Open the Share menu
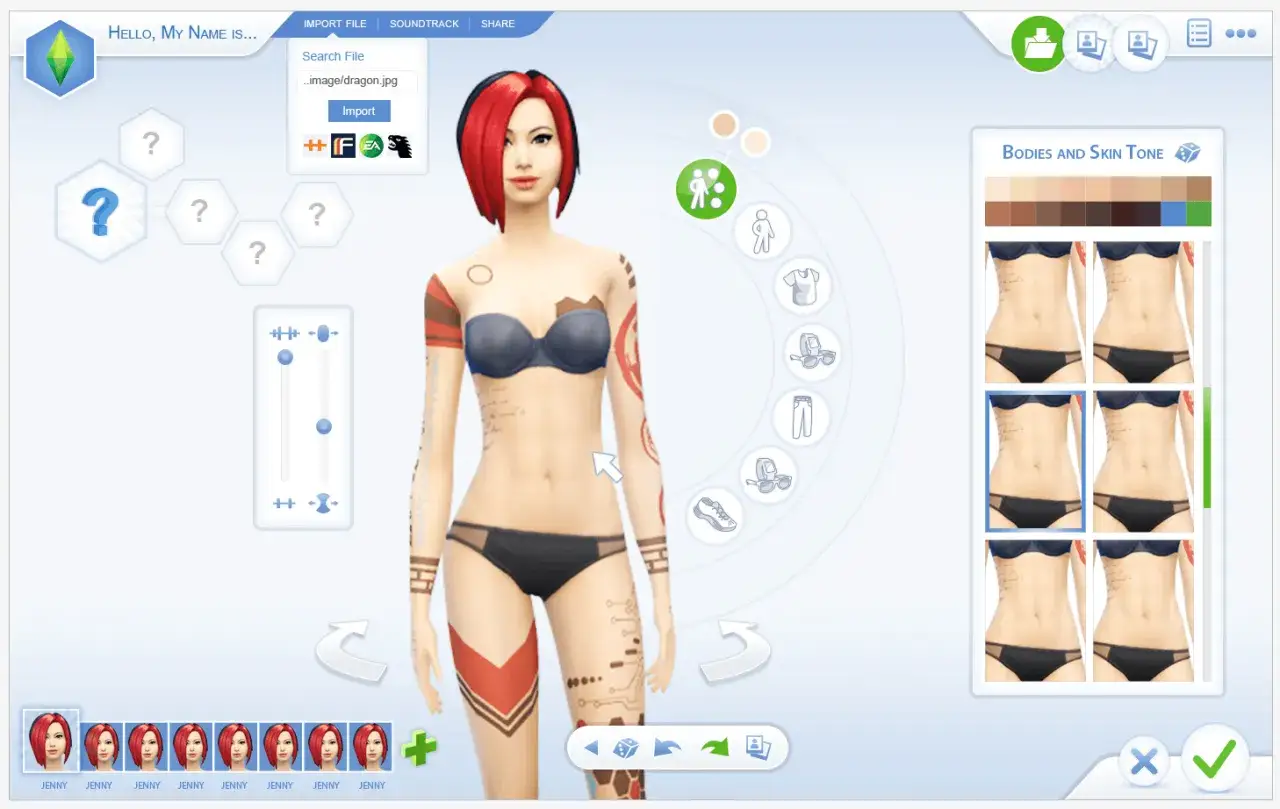Screen dimensions: 1280x809 (x=497, y=23)
